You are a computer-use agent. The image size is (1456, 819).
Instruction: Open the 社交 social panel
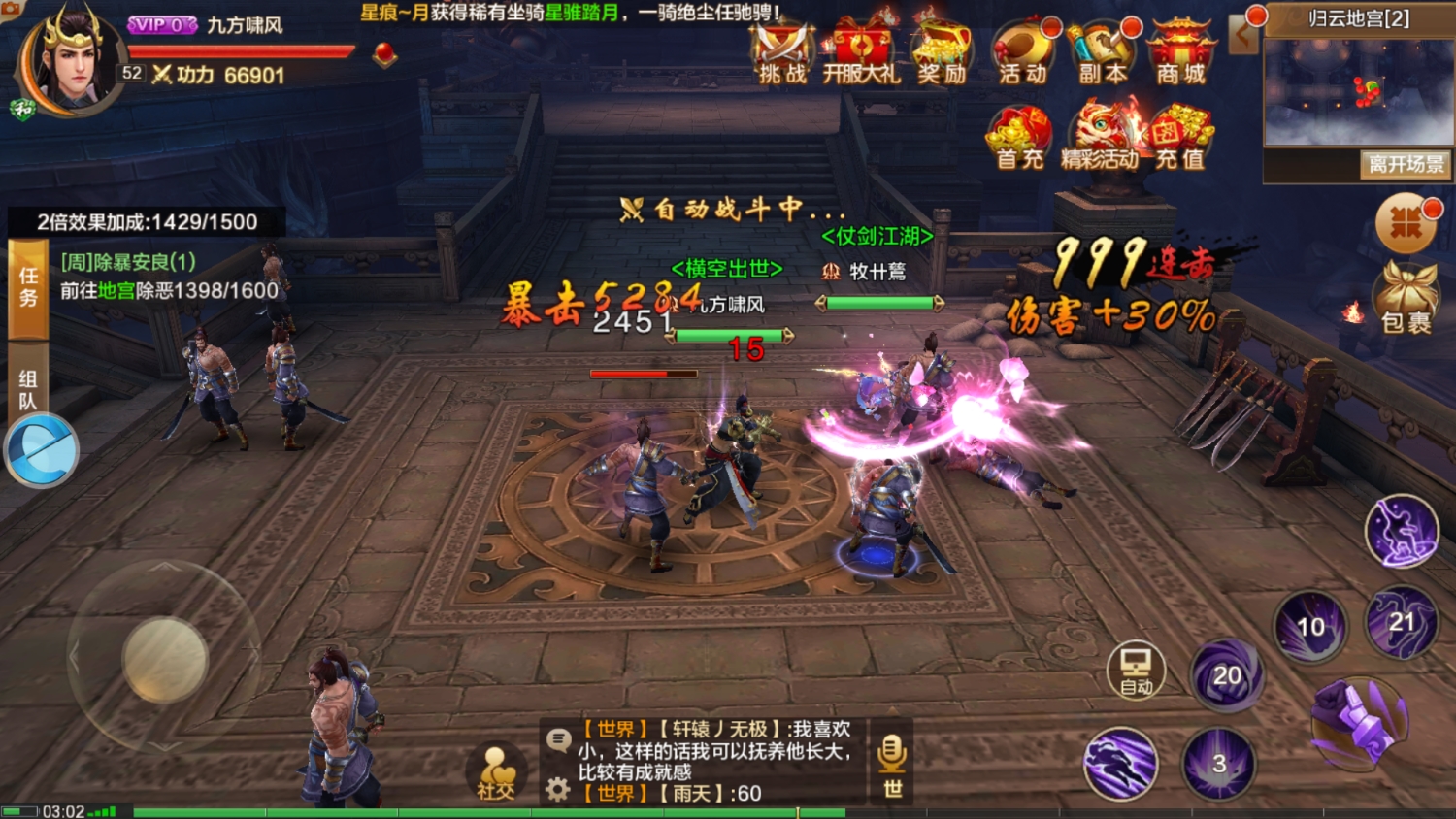[x=497, y=767]
